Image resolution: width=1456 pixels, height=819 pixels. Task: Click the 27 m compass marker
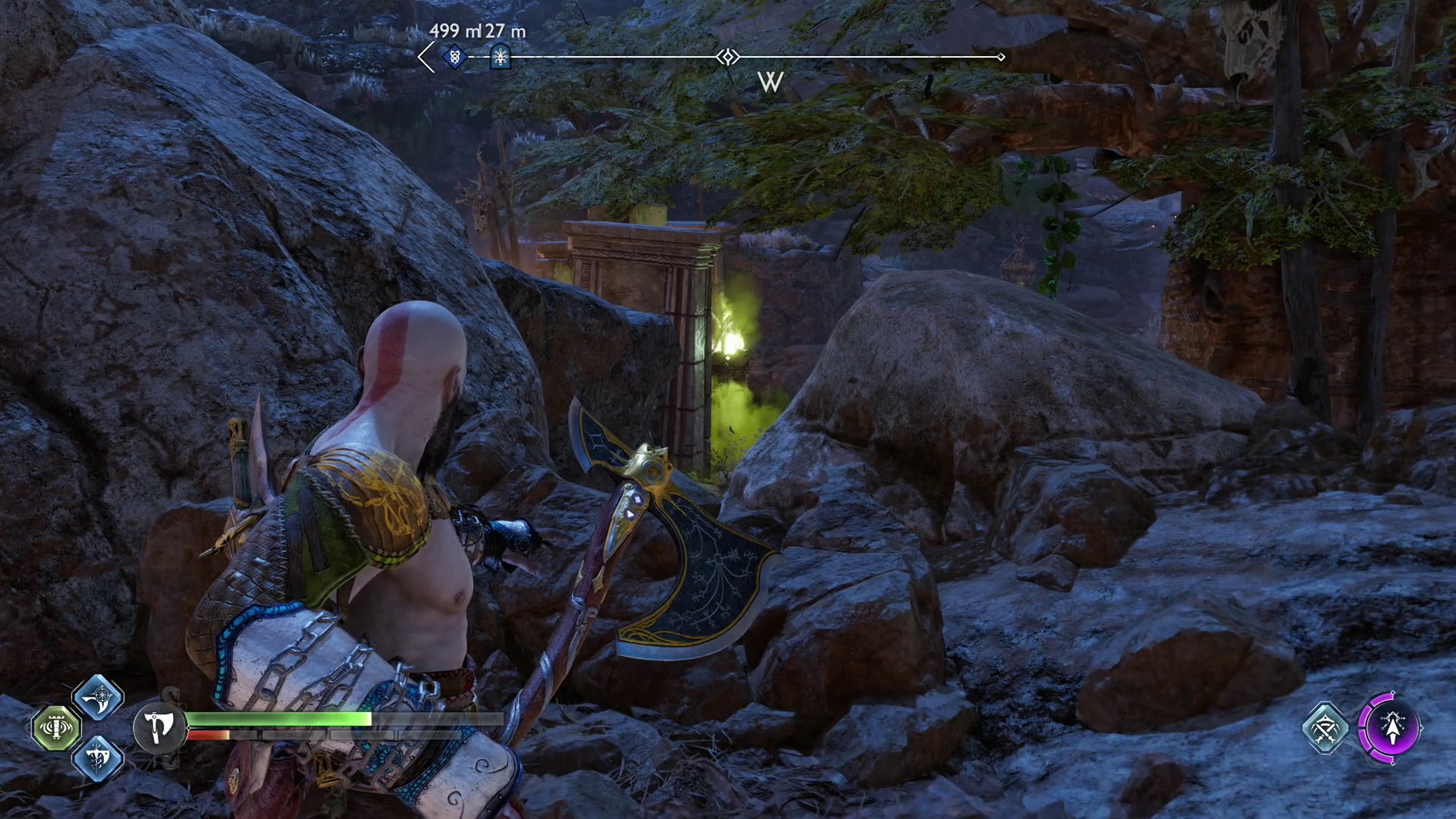coord(500,56)
